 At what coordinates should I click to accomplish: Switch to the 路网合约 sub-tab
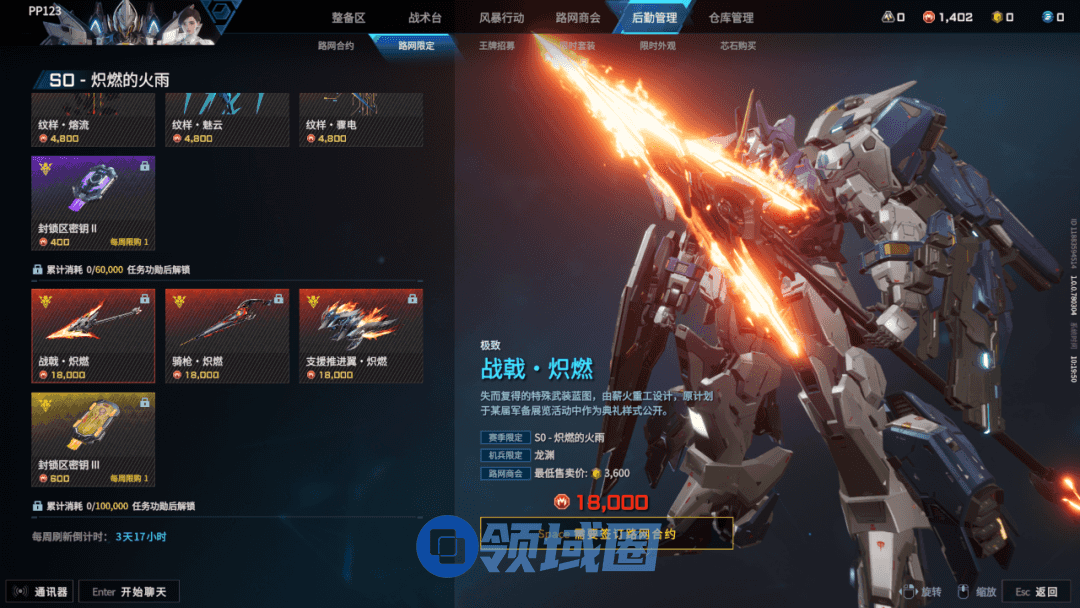[335, 46]
